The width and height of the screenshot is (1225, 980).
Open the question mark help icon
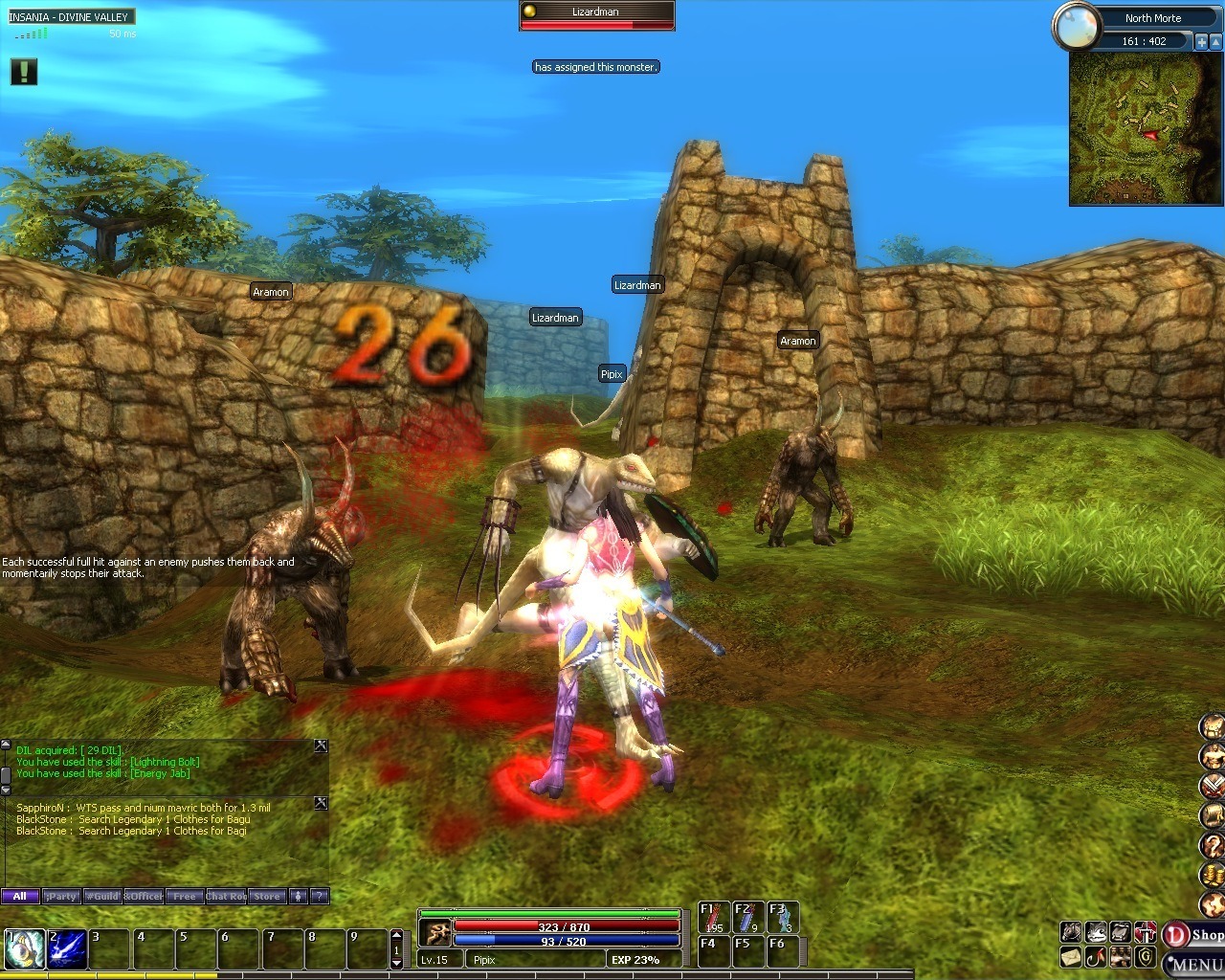tap(1213, 845)
